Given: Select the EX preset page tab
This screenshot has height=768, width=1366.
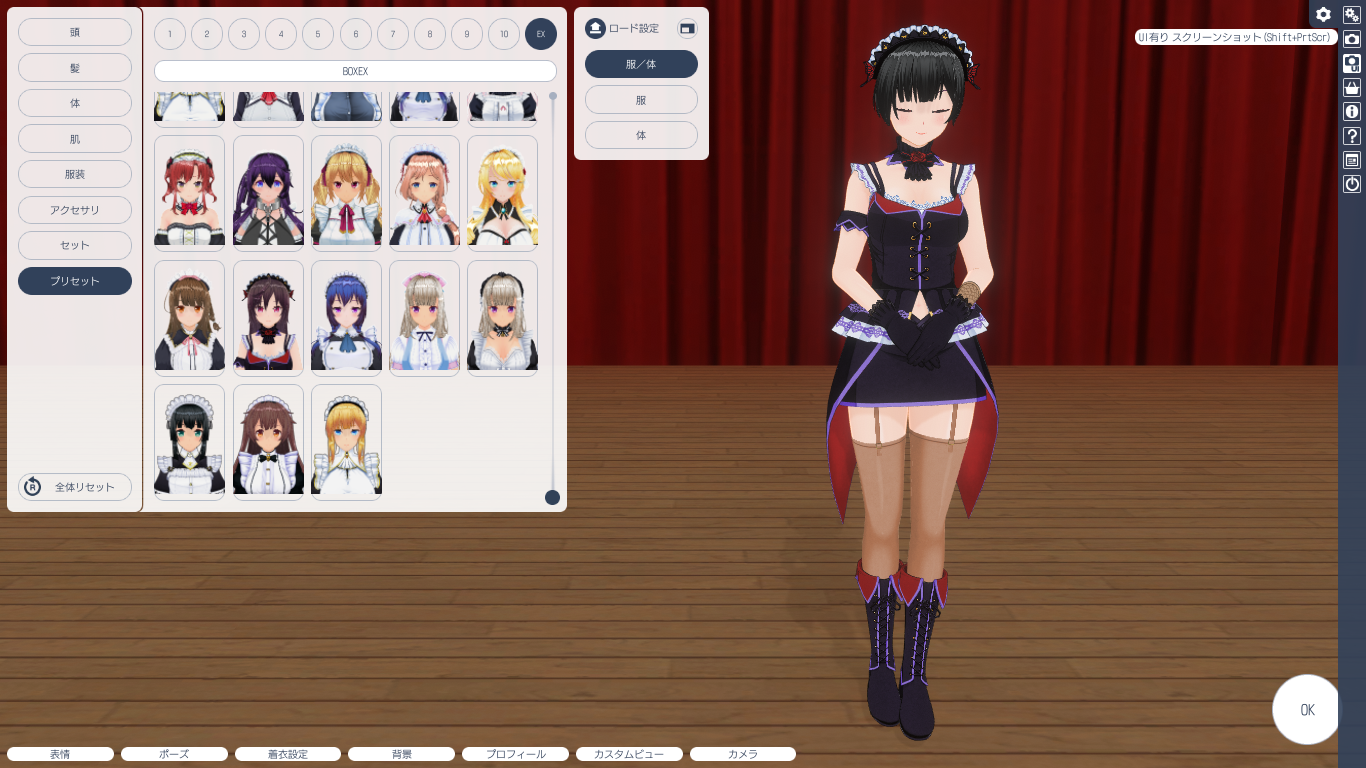Looking at the screenshot, I should coord(541,34).
